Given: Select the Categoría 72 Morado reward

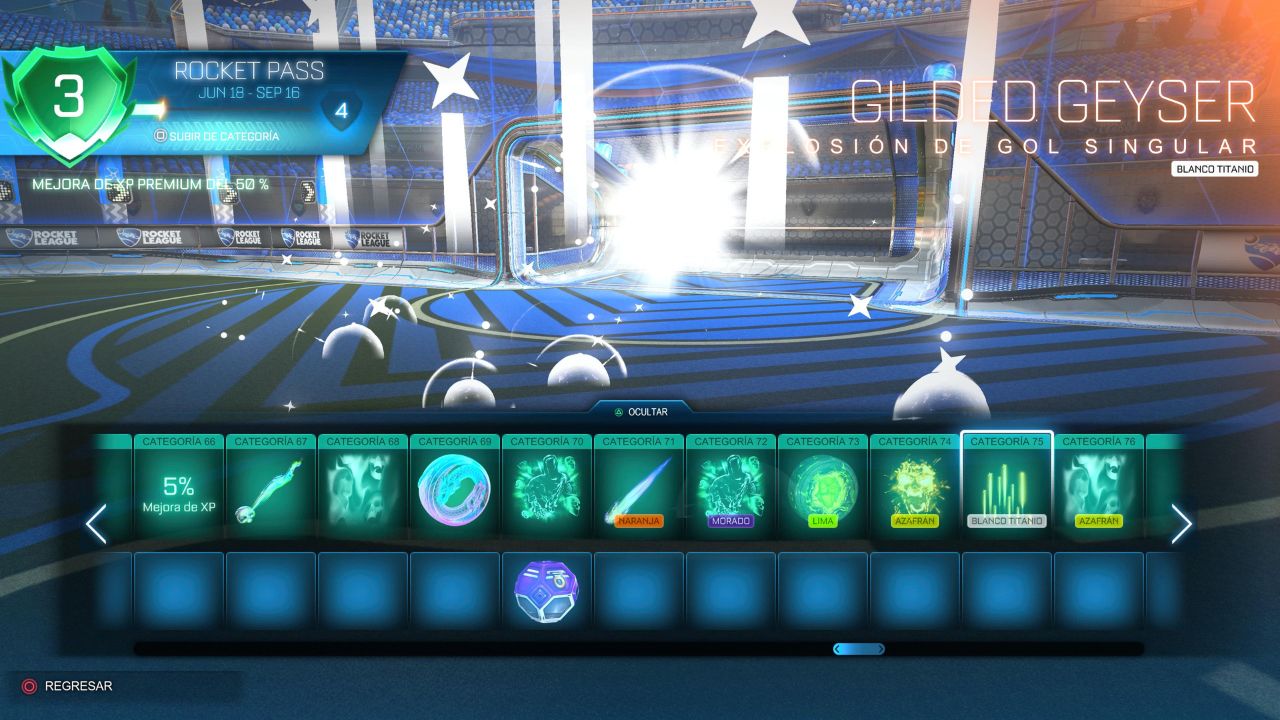Looking at the screenshot, I should pyautogui.click(x=730, y=487).
